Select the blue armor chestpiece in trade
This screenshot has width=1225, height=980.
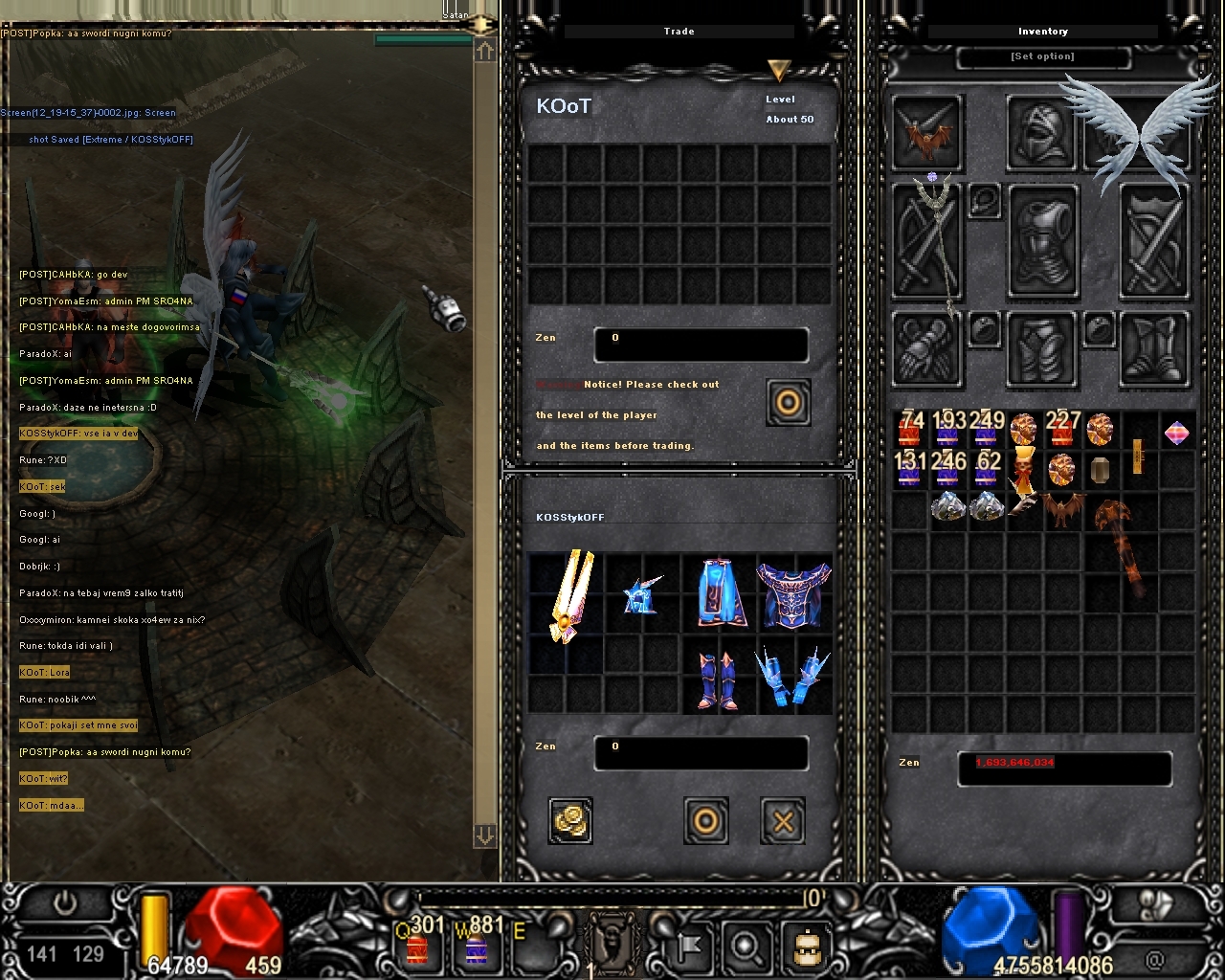(x=794, y=595)
